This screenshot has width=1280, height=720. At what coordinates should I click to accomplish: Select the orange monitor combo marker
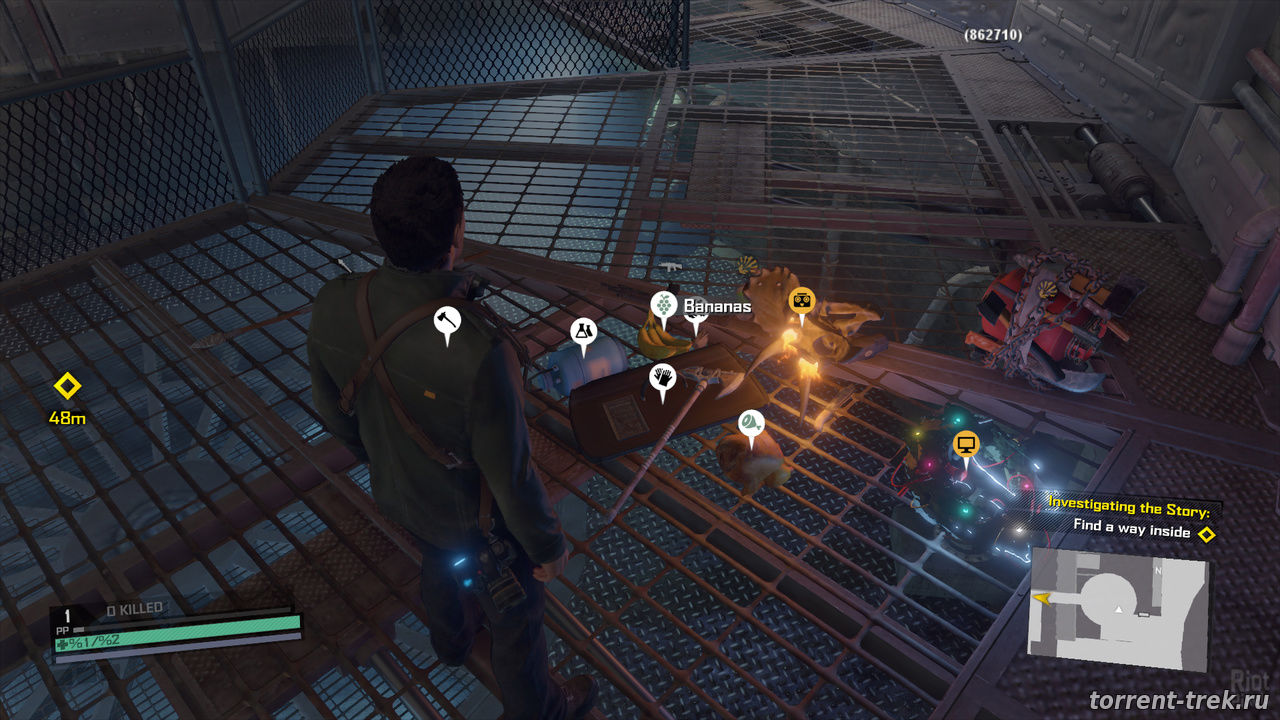coord(966,443)
